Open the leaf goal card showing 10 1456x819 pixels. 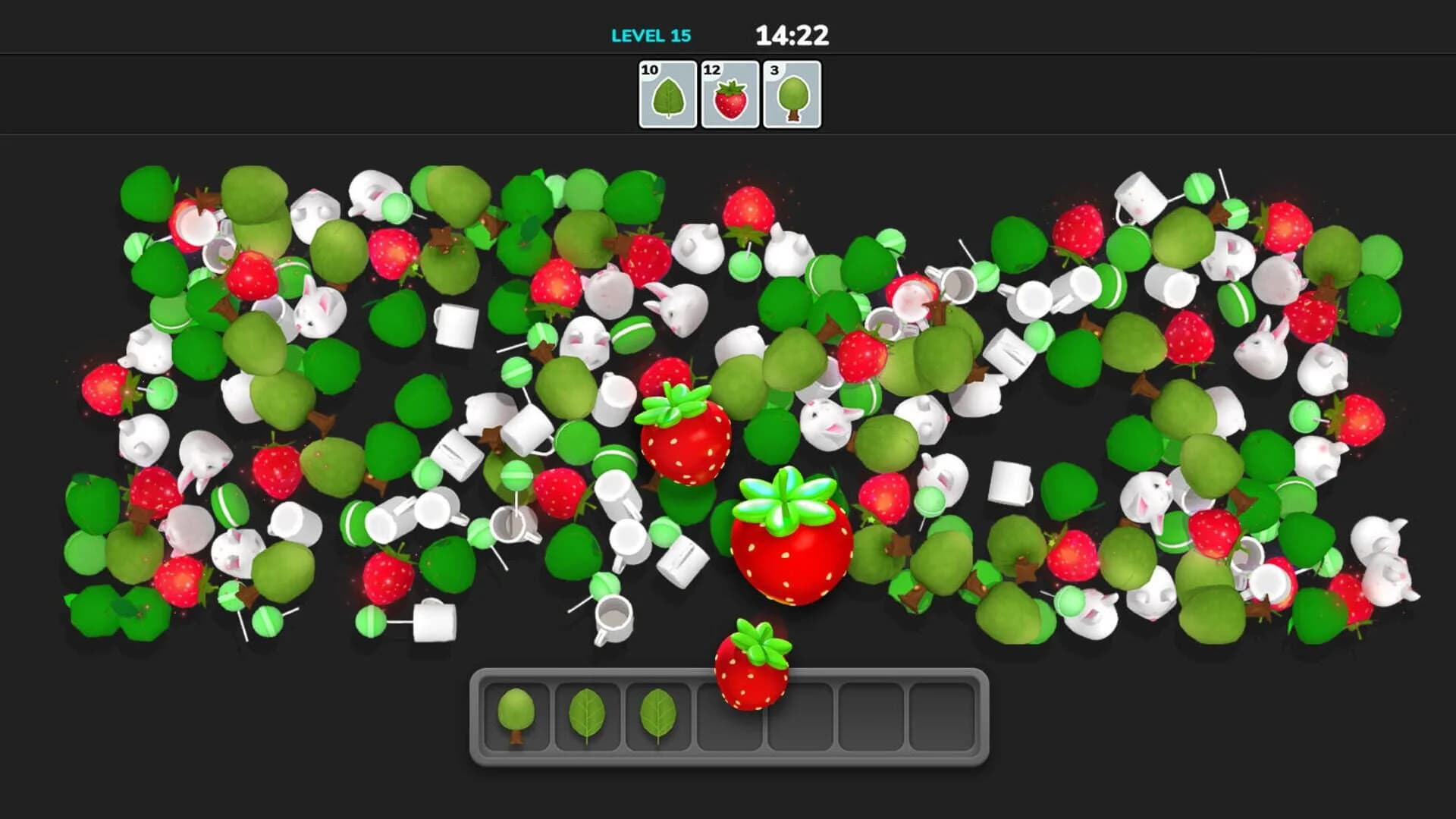[666, 94]
